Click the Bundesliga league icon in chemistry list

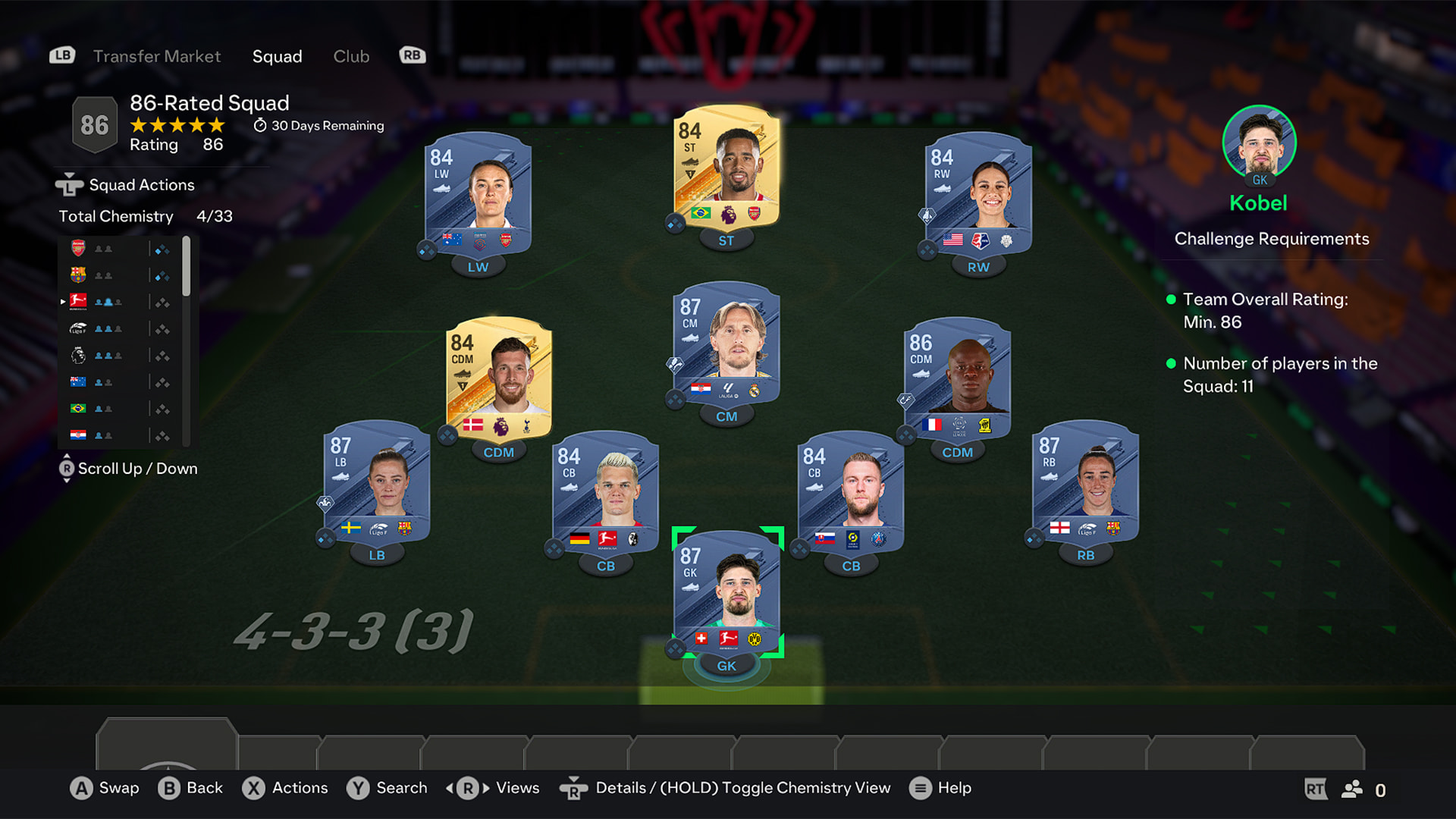79,301
